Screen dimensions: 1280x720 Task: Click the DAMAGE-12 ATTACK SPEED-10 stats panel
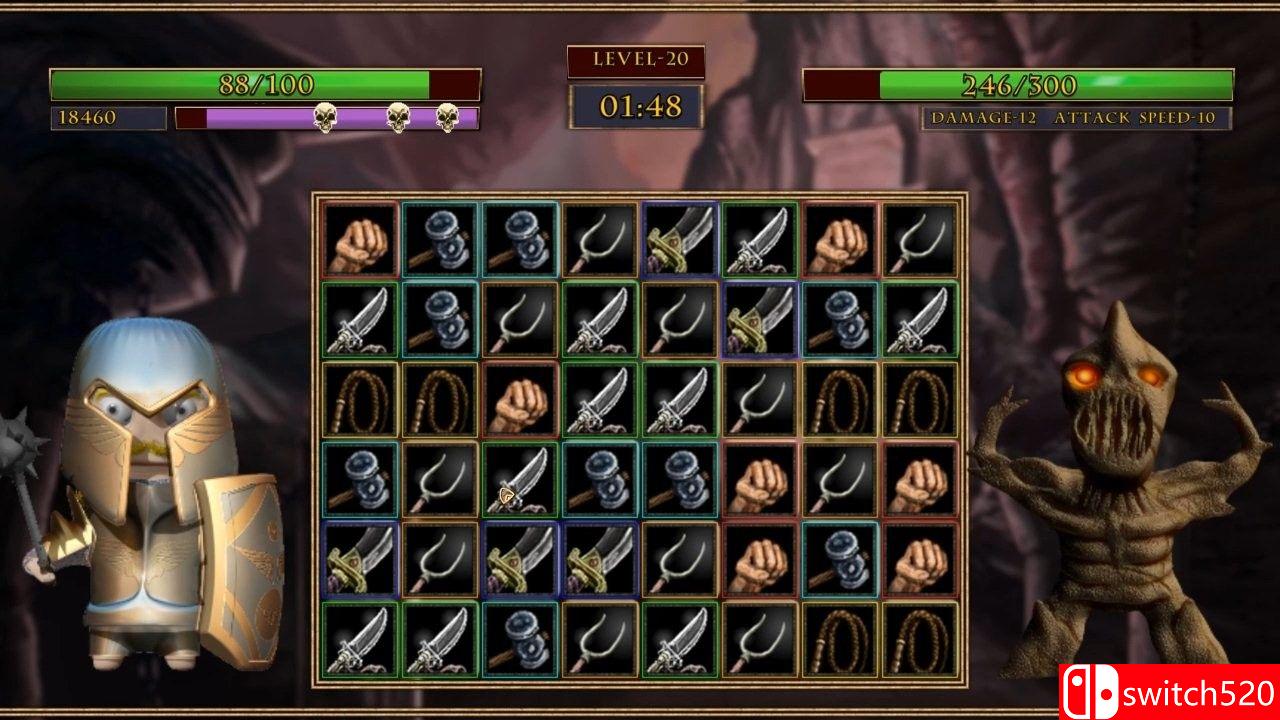click(1074, 117)
